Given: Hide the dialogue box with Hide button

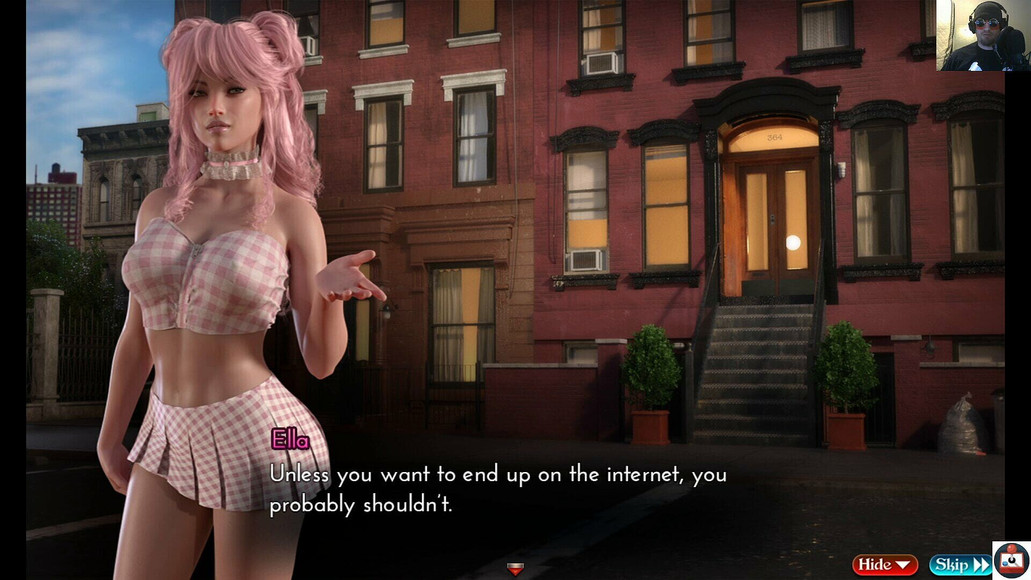Looking at the screenshot, I should (884, 565).
